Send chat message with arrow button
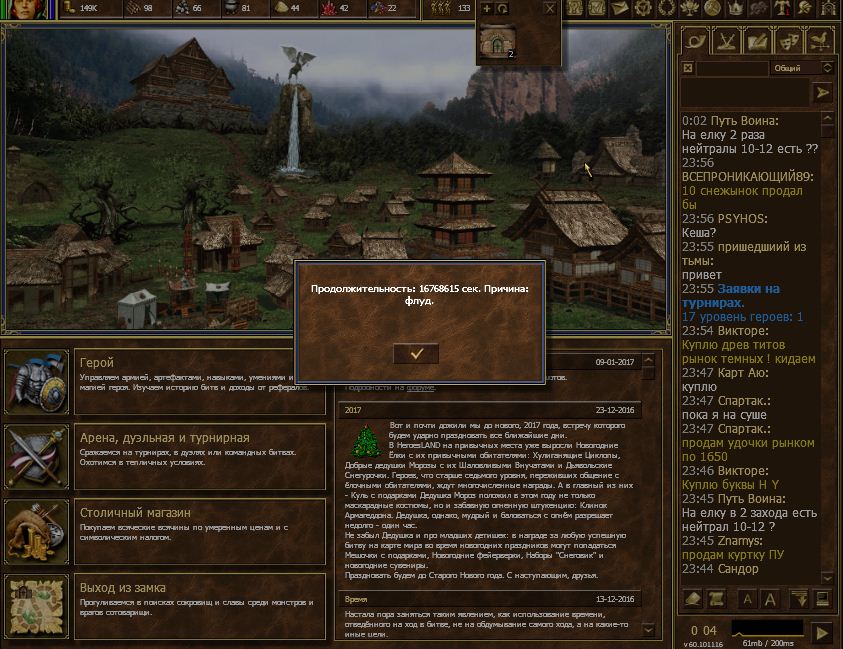 (823, 92)
